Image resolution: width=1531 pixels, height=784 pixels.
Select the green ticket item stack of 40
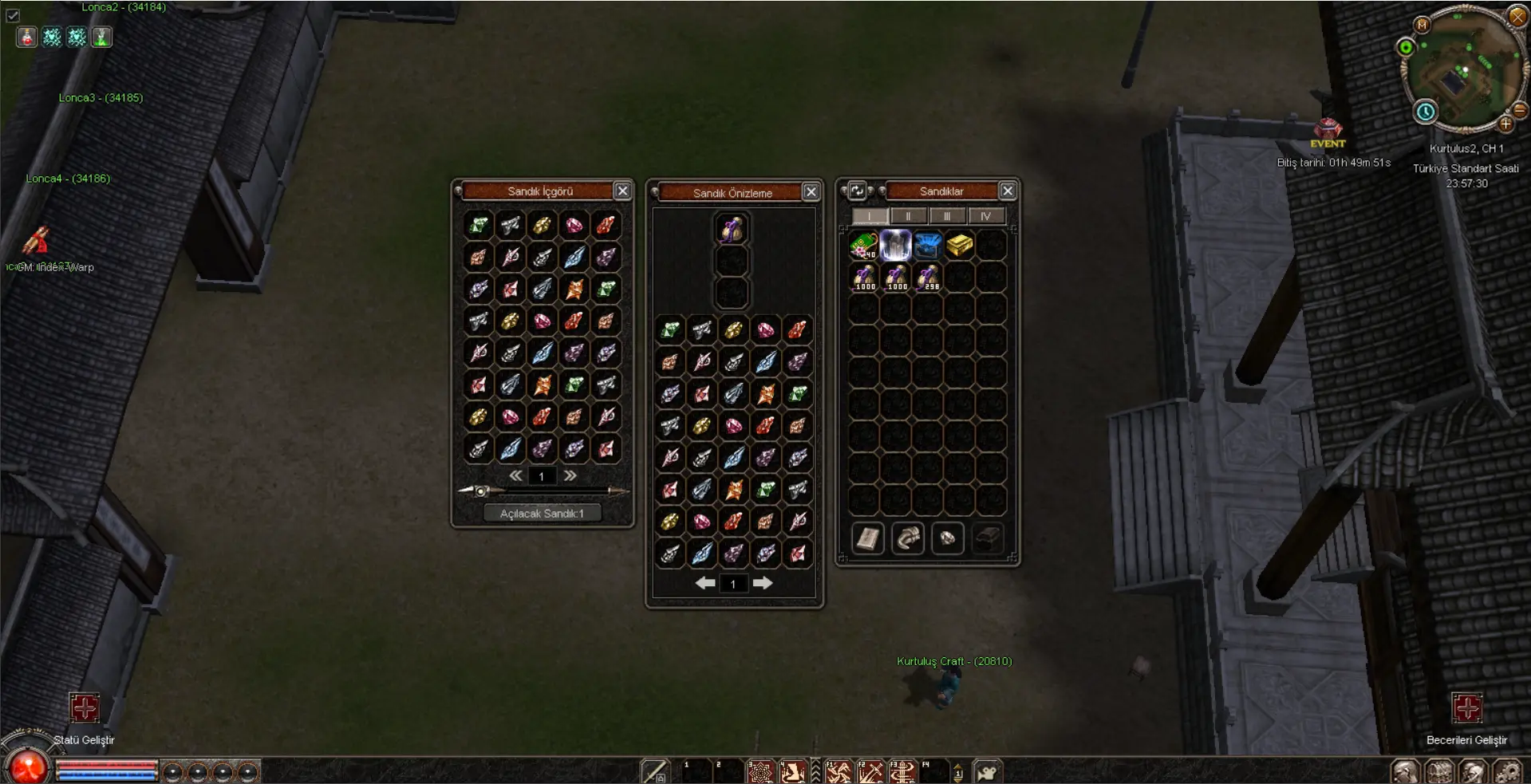pos(863,246)
